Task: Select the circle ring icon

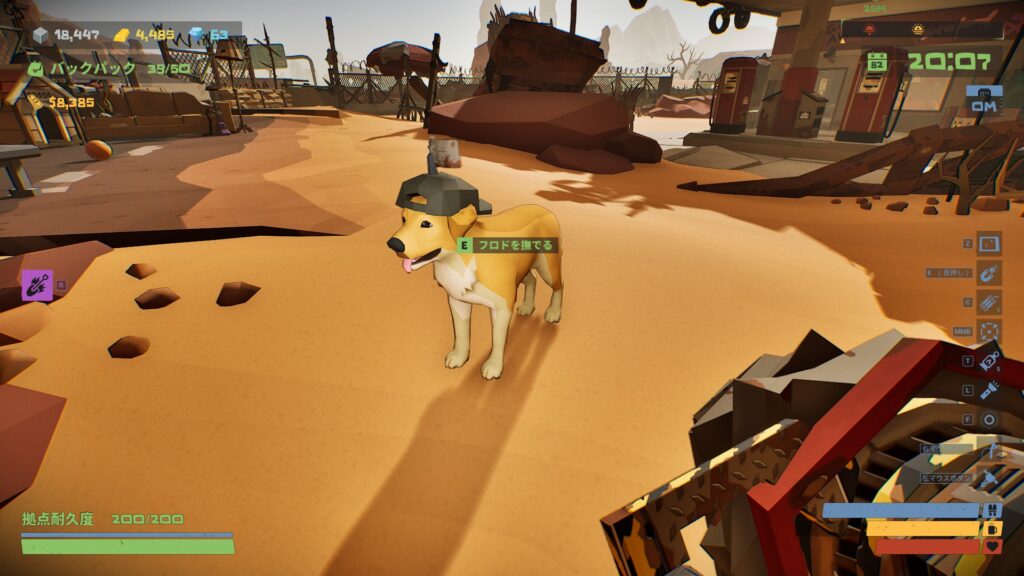Action: [x=989, y=419]
